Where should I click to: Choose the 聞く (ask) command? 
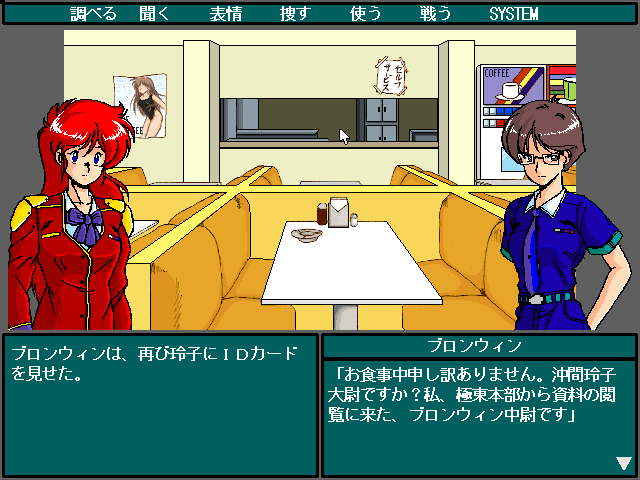pyautogui.click(x=164, y=14)
